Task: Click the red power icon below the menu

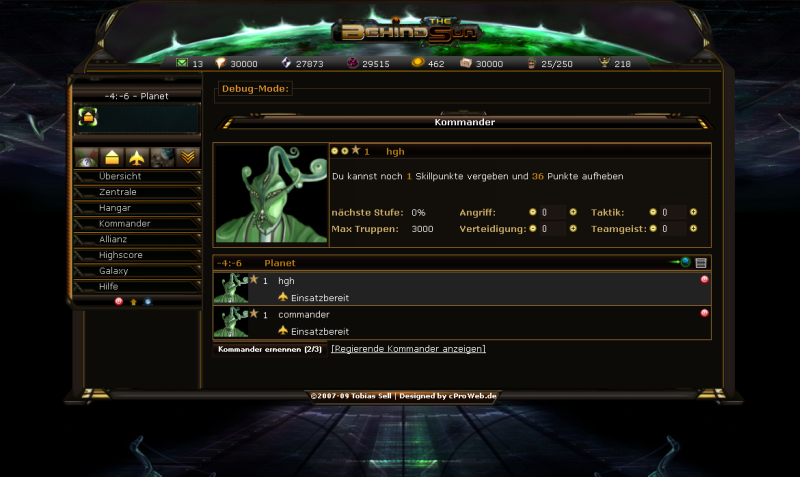Action: 118,301
